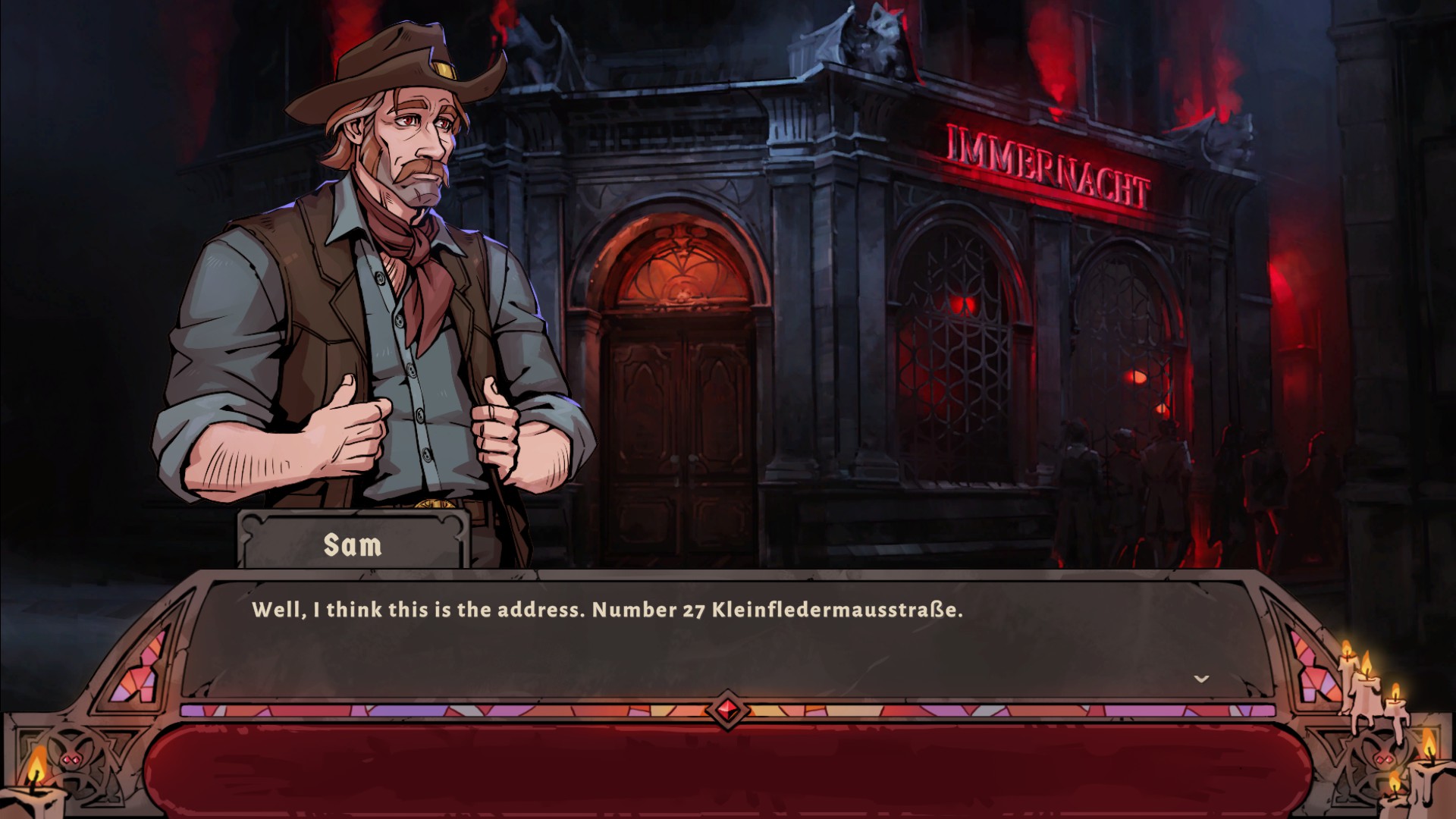This screenshot has height=819, width=1456.
Task: Advance dialogue with the down arrow
Action: [x=1201, y=679]
